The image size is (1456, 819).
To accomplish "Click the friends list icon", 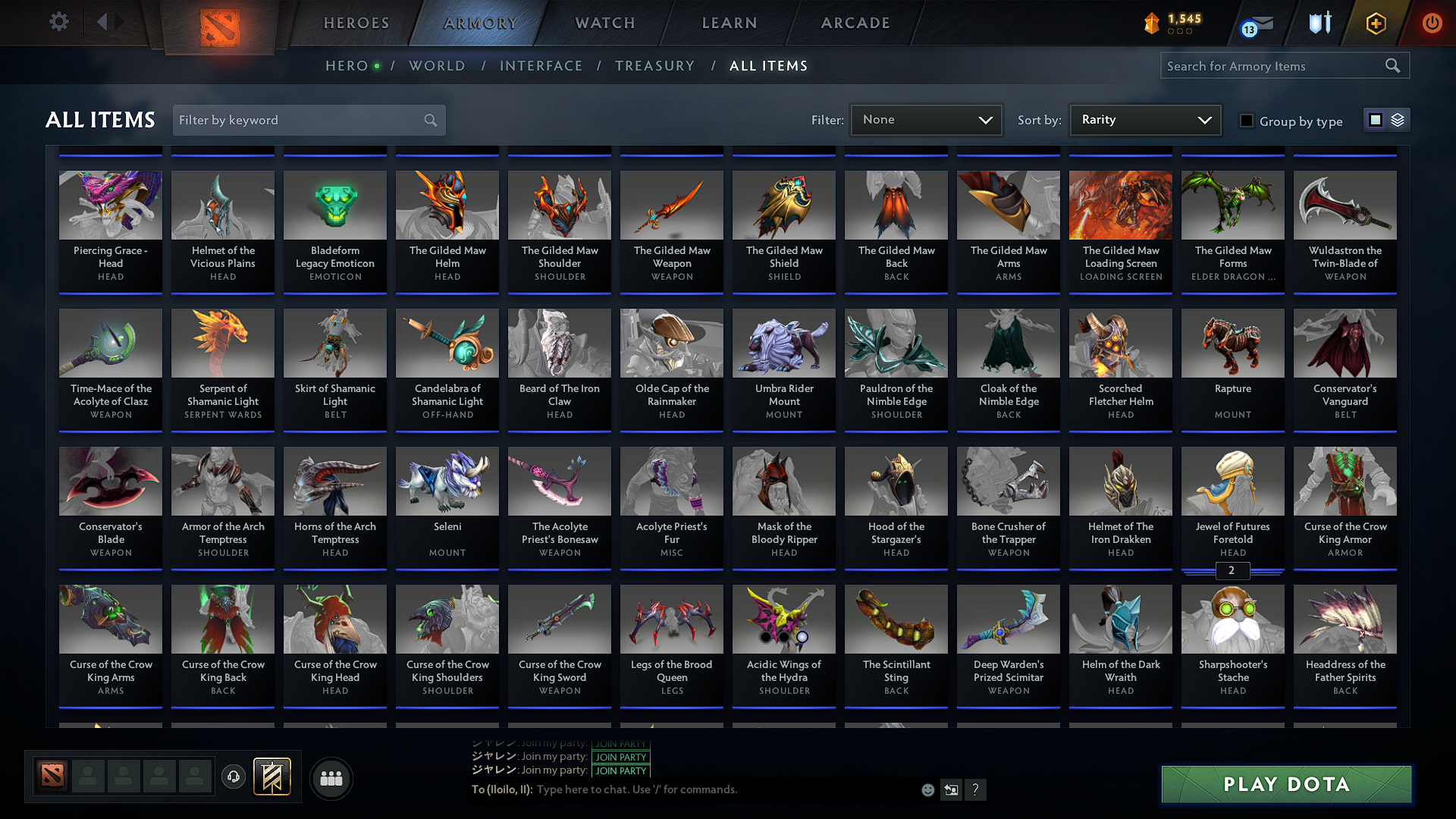I will (x=330, y=778).
